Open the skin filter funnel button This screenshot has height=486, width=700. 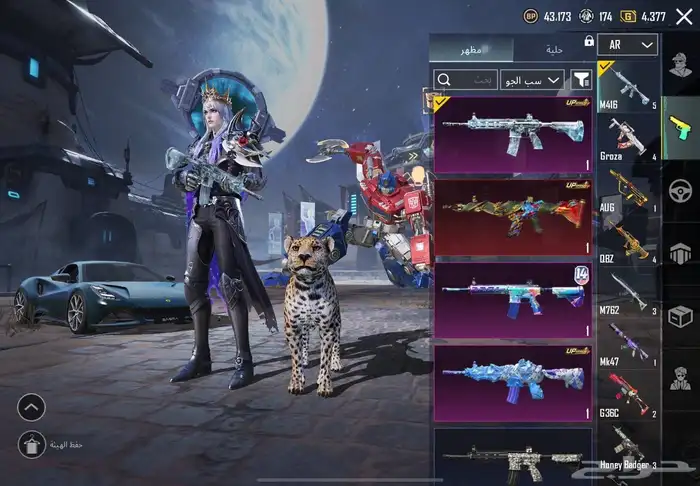pos(580,79)
